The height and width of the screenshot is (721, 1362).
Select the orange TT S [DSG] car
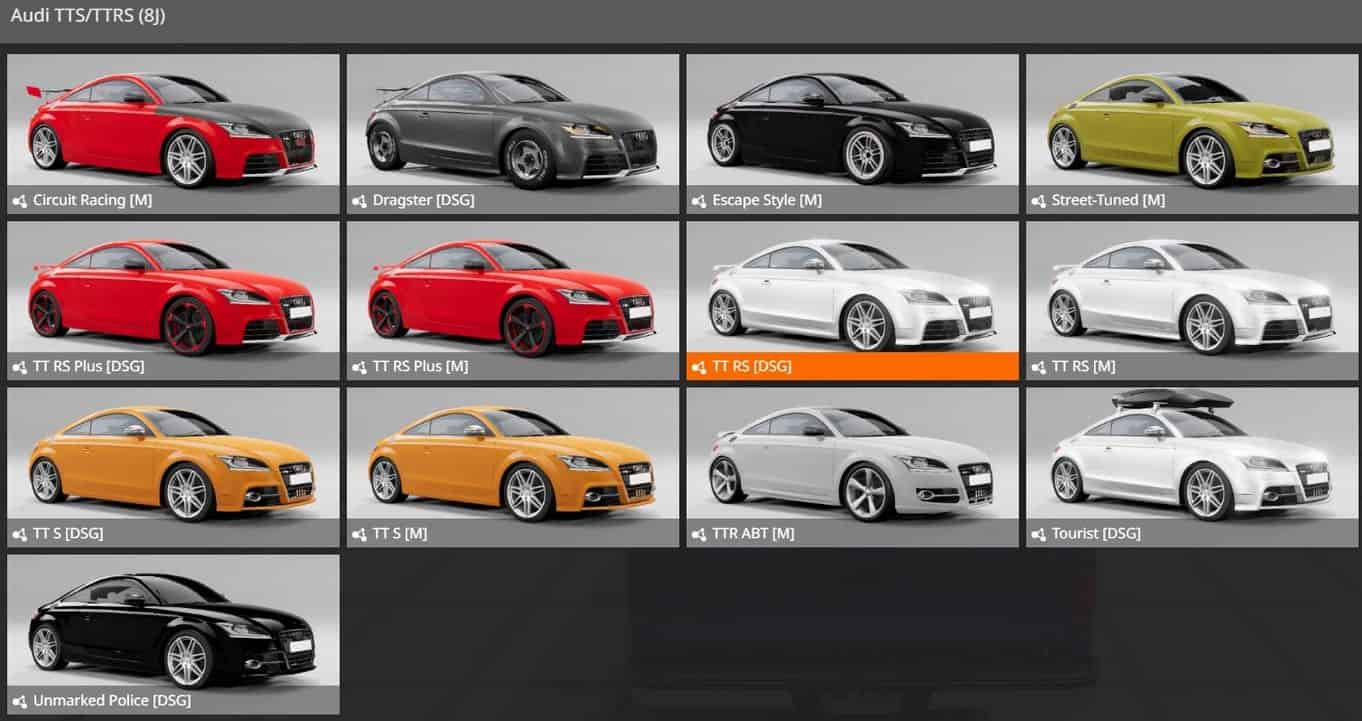tap(173, 467)
